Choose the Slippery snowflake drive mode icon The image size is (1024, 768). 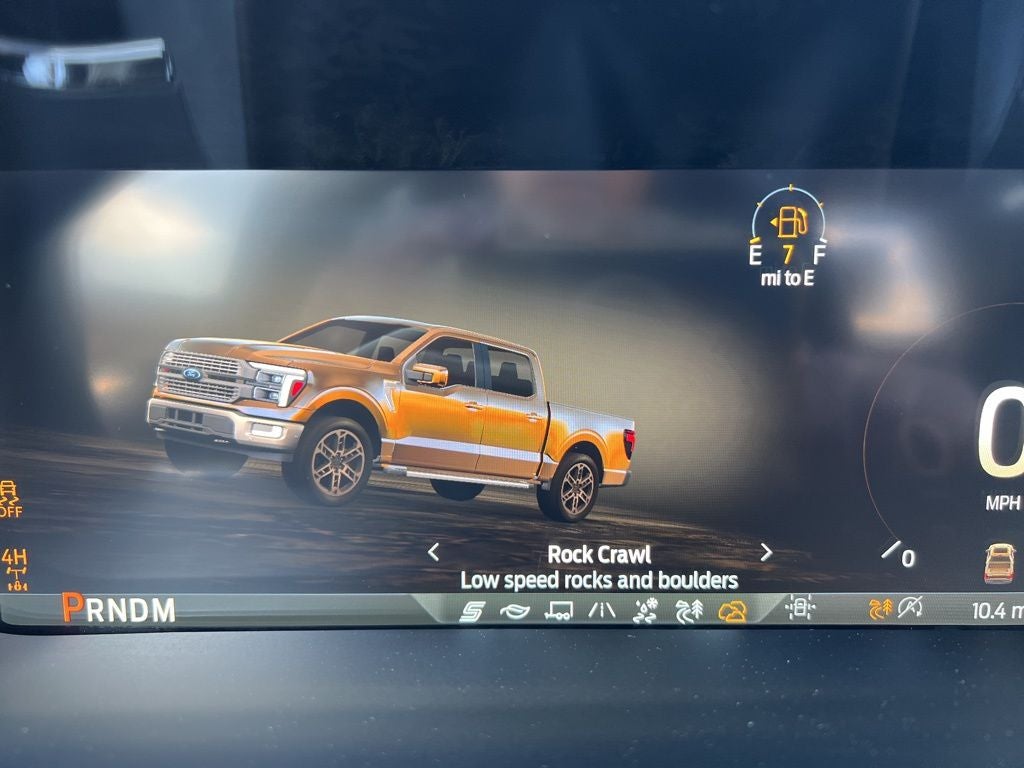point(646,611)
